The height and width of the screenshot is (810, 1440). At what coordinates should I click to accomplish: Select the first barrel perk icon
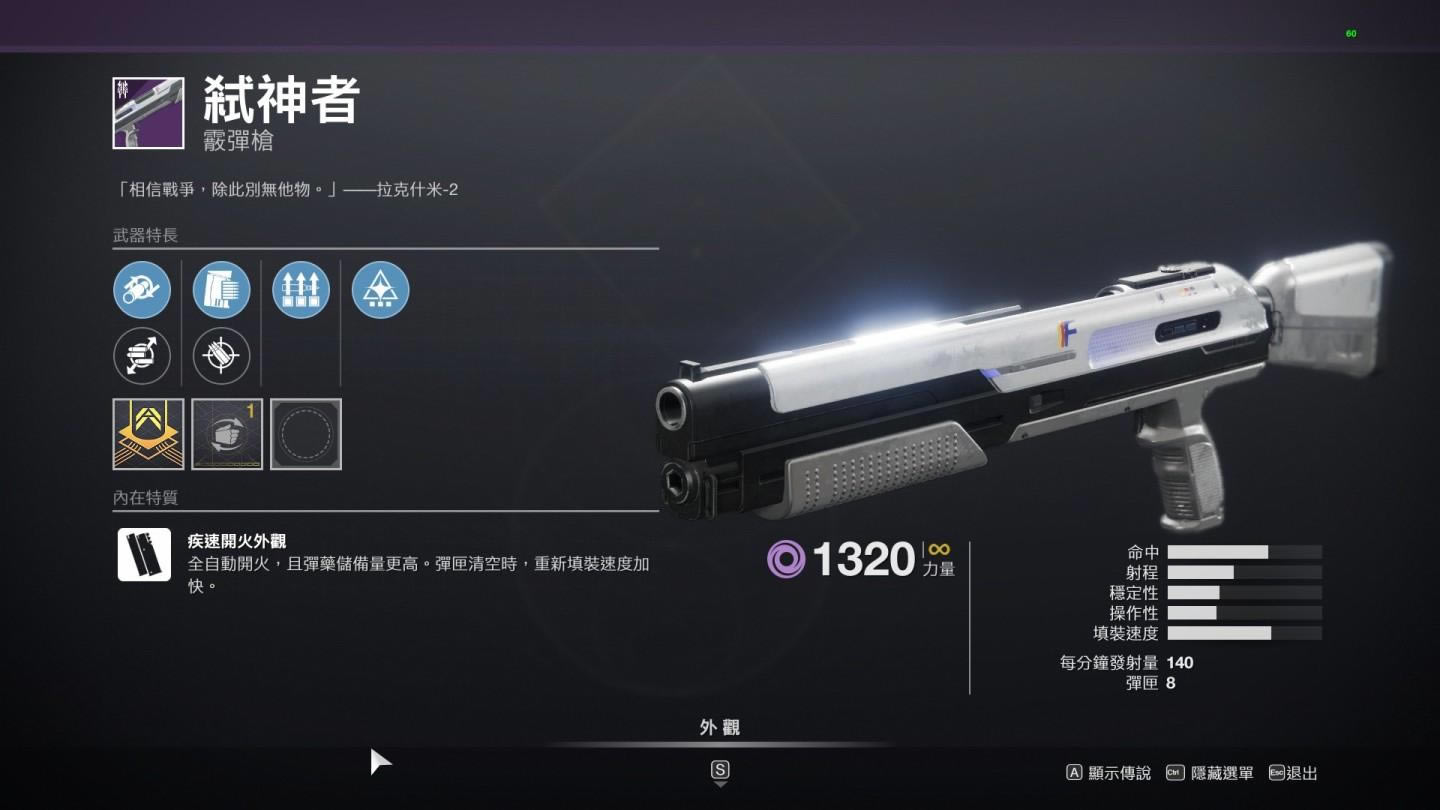pos(141,290)
